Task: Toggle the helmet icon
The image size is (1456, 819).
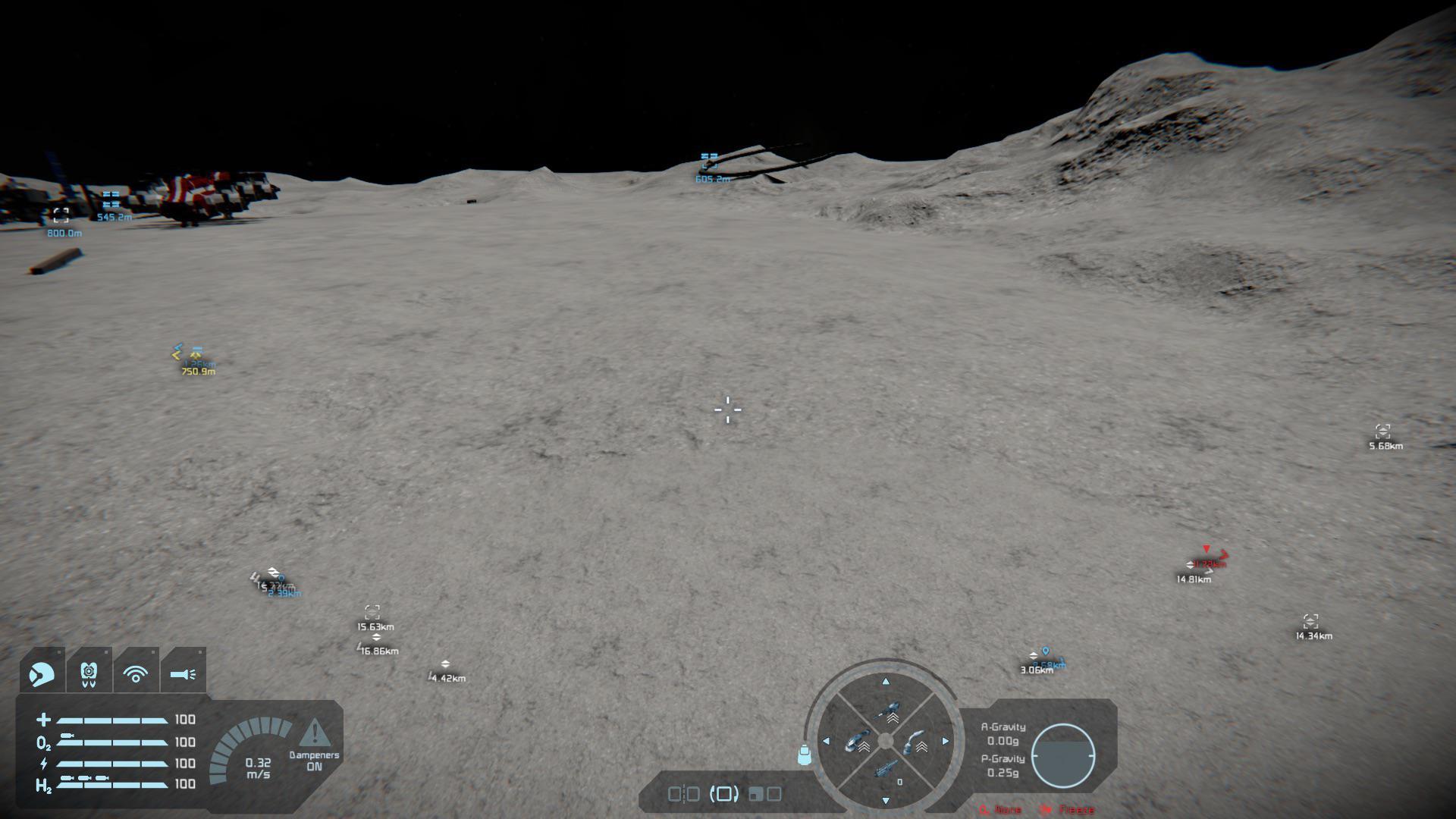Action: [42, 672]
